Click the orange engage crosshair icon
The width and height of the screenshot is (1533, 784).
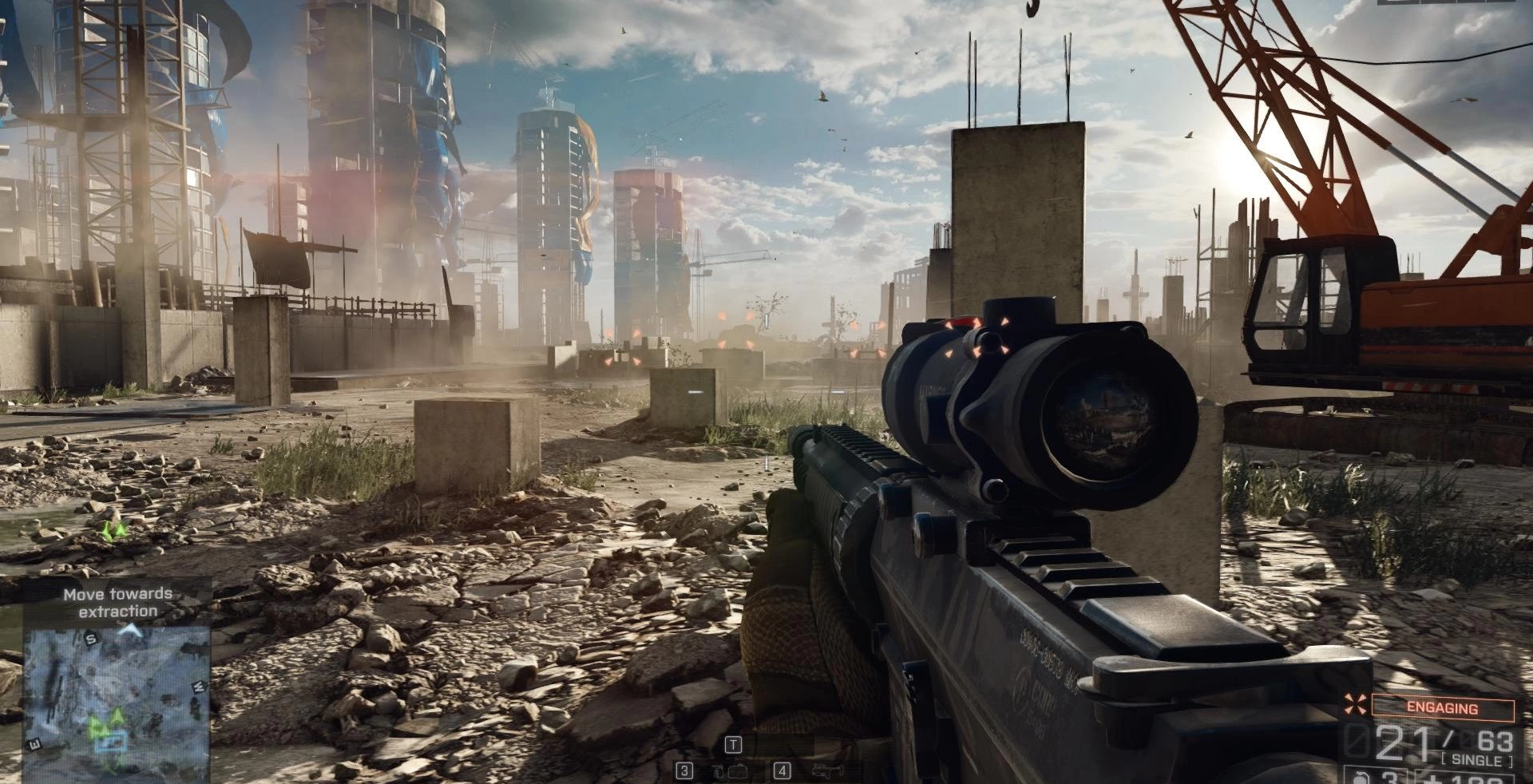(x=1353, y=704)
